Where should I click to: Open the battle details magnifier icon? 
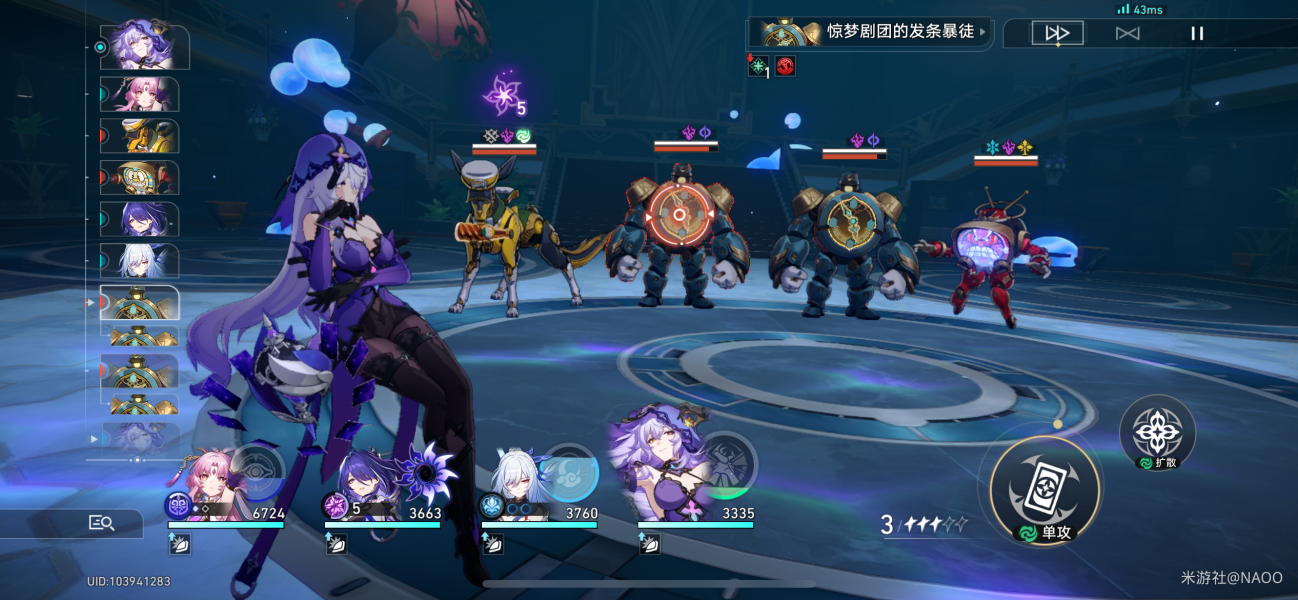[x=102, y=522]
